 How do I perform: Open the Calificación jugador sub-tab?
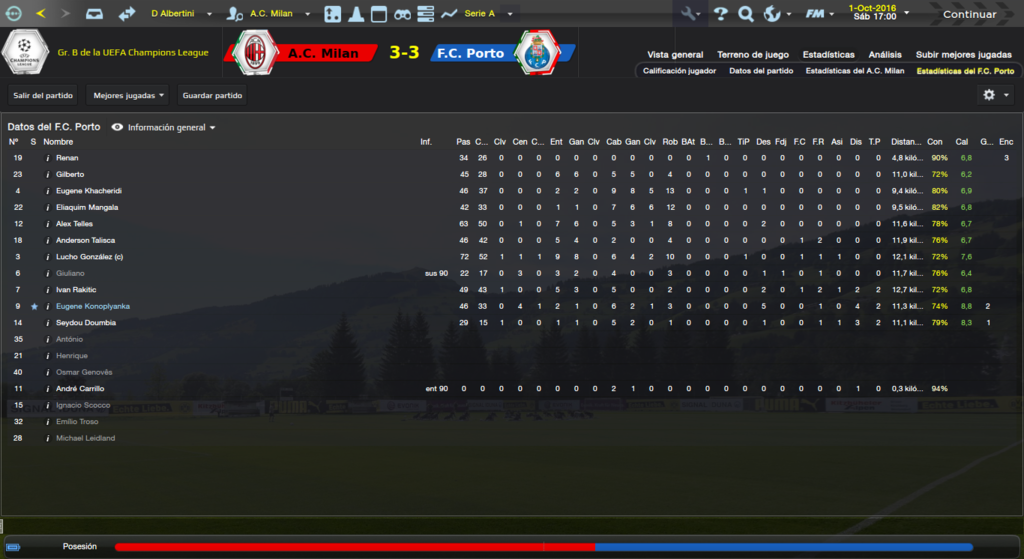[679, 71]
